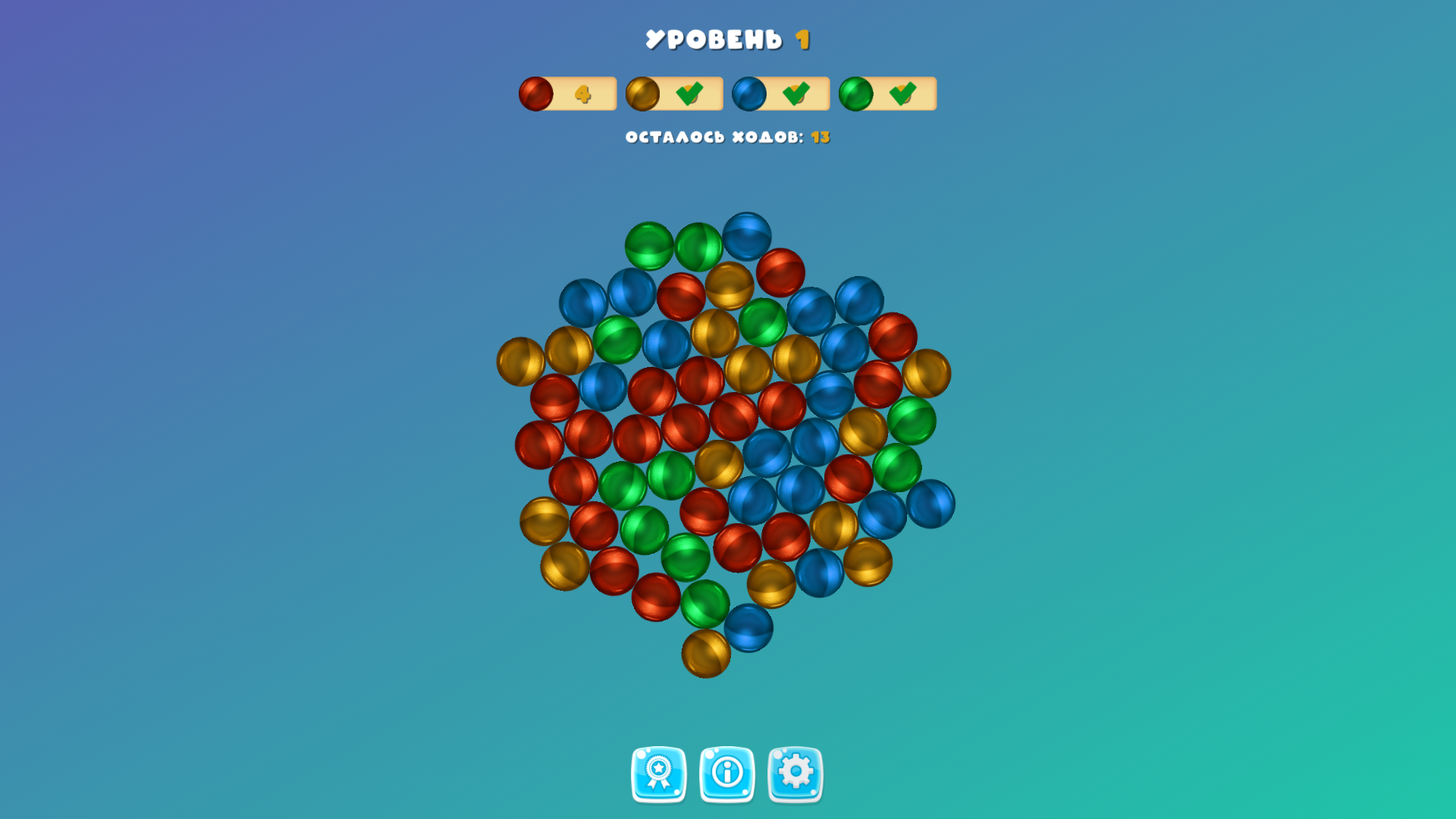Toggle the green checkmark beside gold goal

pos(689,93)
